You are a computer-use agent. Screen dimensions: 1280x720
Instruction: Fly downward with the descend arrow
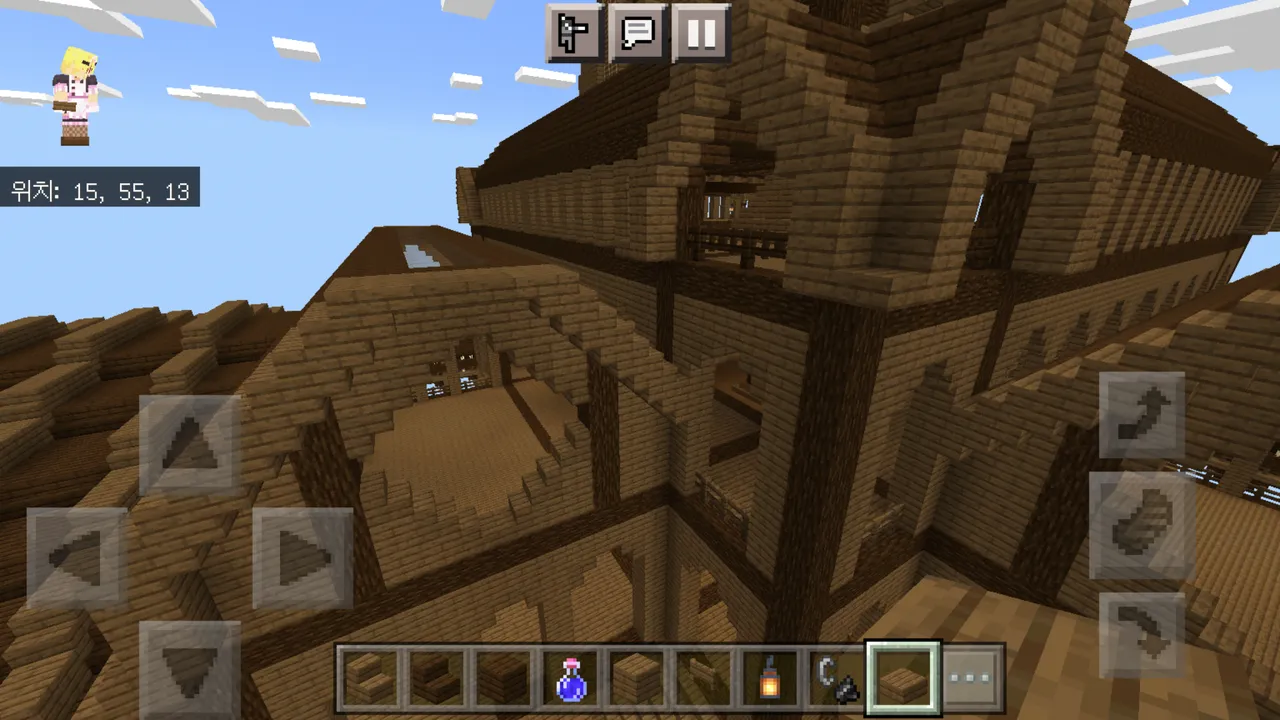(x=1142, y=636)
